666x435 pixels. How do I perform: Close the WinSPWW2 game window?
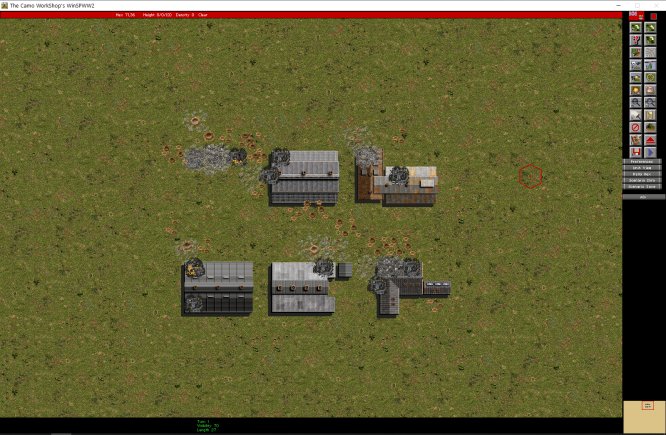(654, 5)
